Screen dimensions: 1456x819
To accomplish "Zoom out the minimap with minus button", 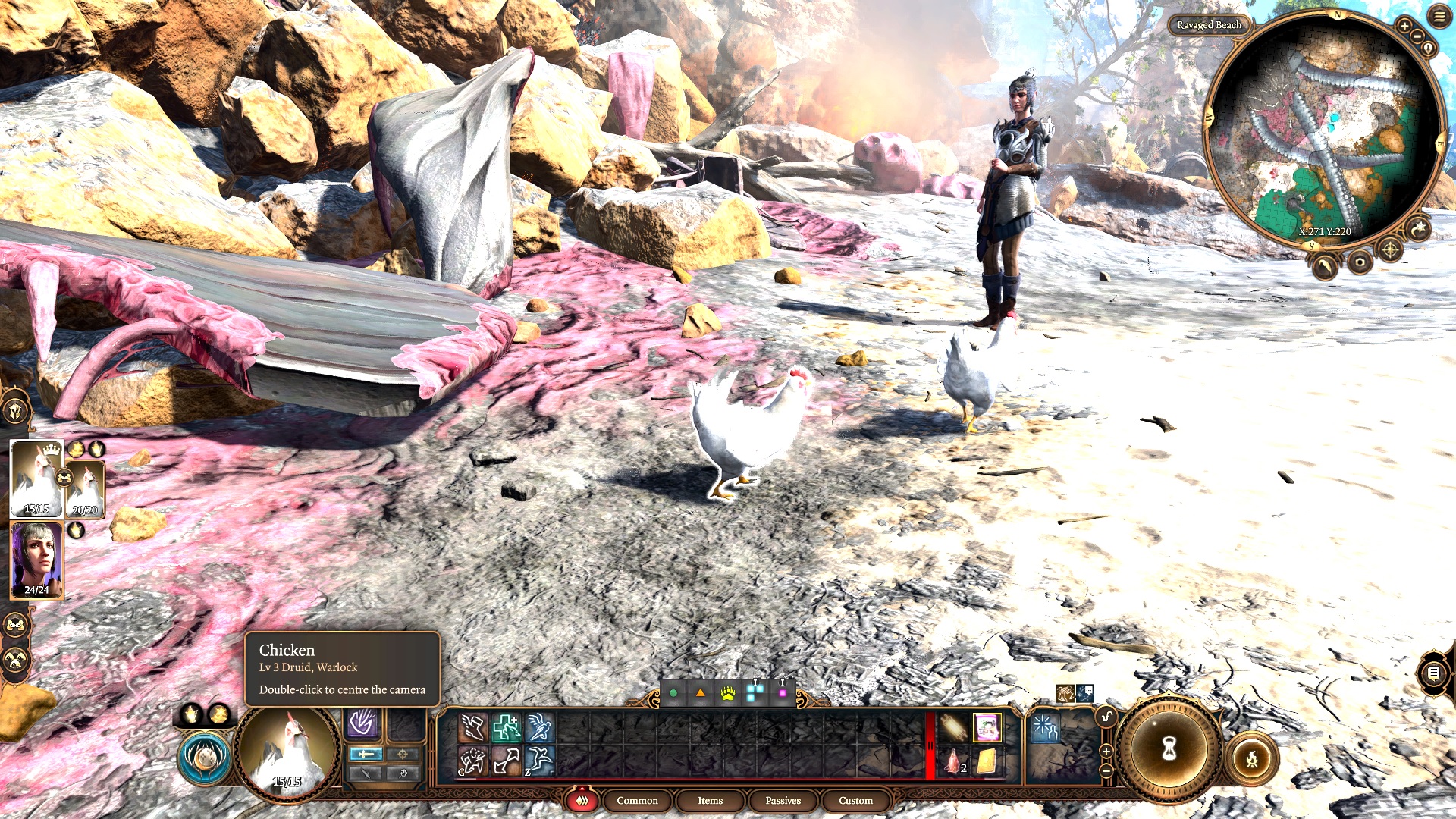I will (x=1416, y=36).
